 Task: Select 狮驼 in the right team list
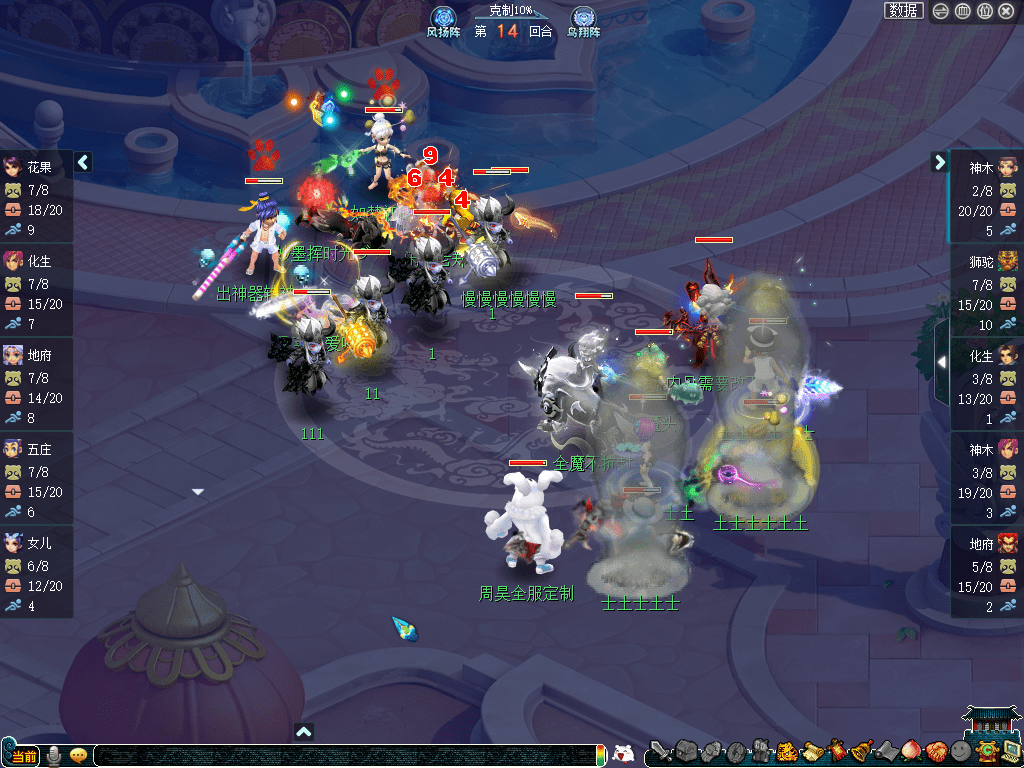point(985,260)
